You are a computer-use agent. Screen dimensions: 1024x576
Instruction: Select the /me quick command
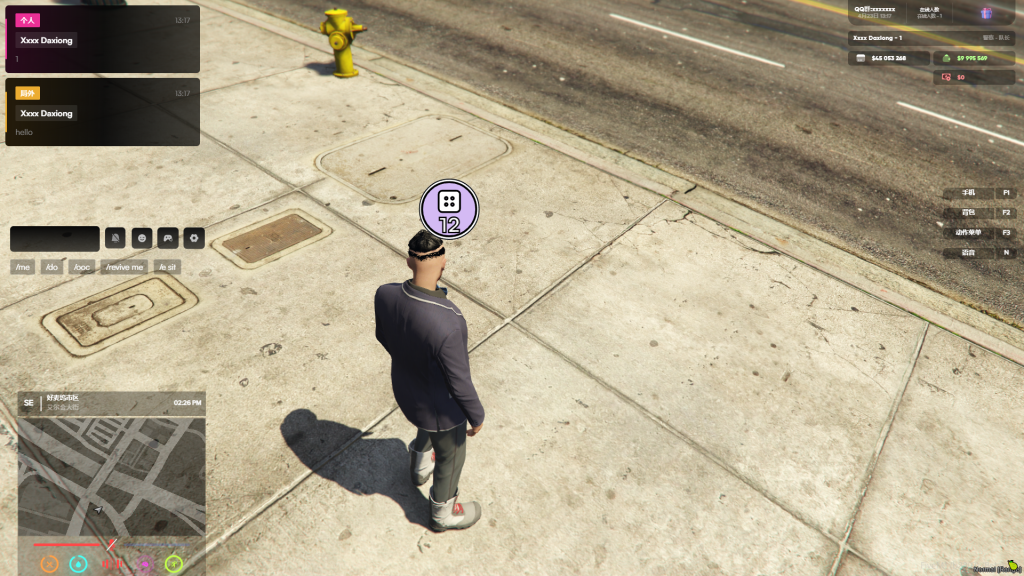tap(23, 267)
